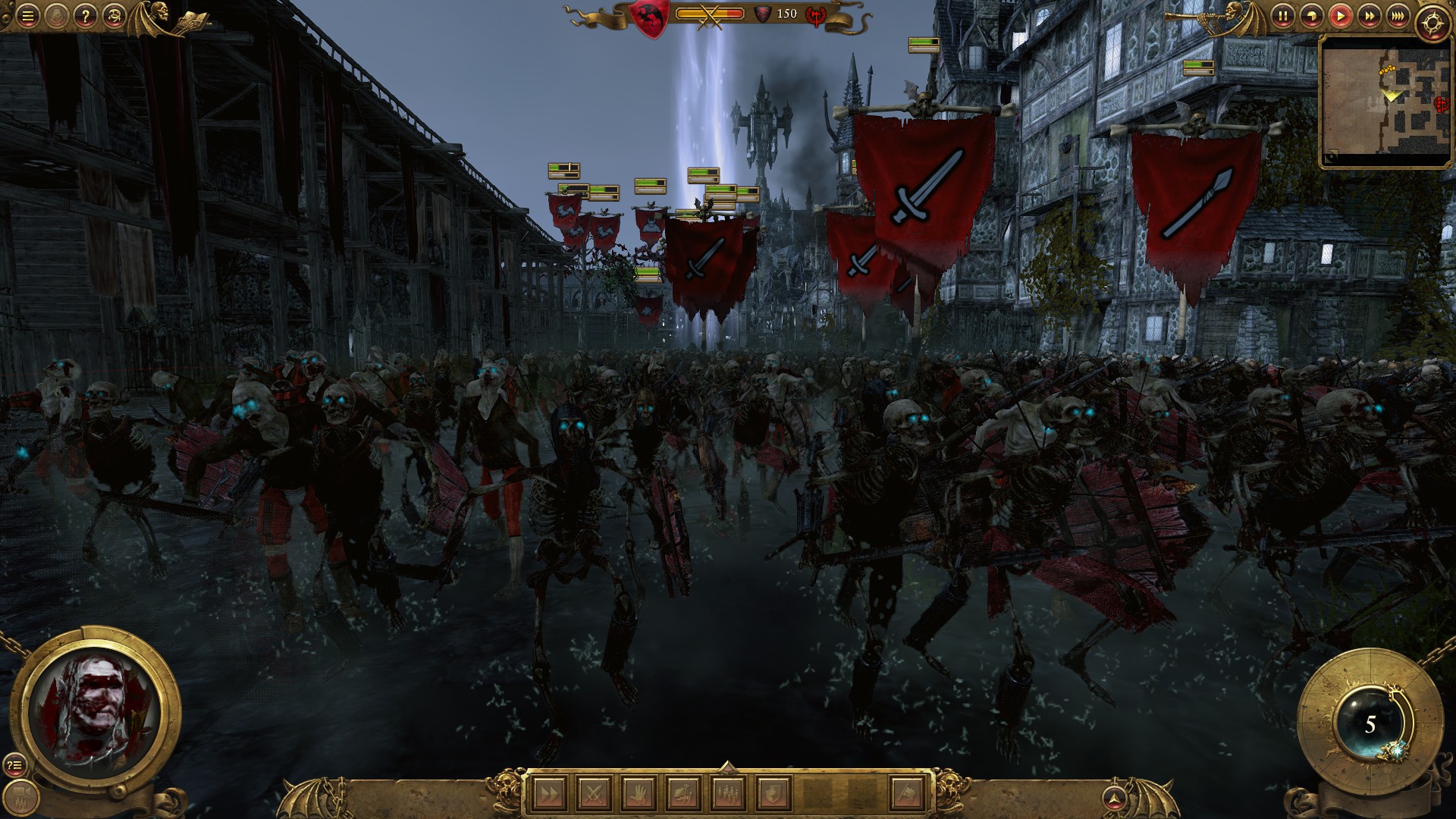Click the tattered flag withdraw button
1456x819 pixels.
click(x=907, y=794)
